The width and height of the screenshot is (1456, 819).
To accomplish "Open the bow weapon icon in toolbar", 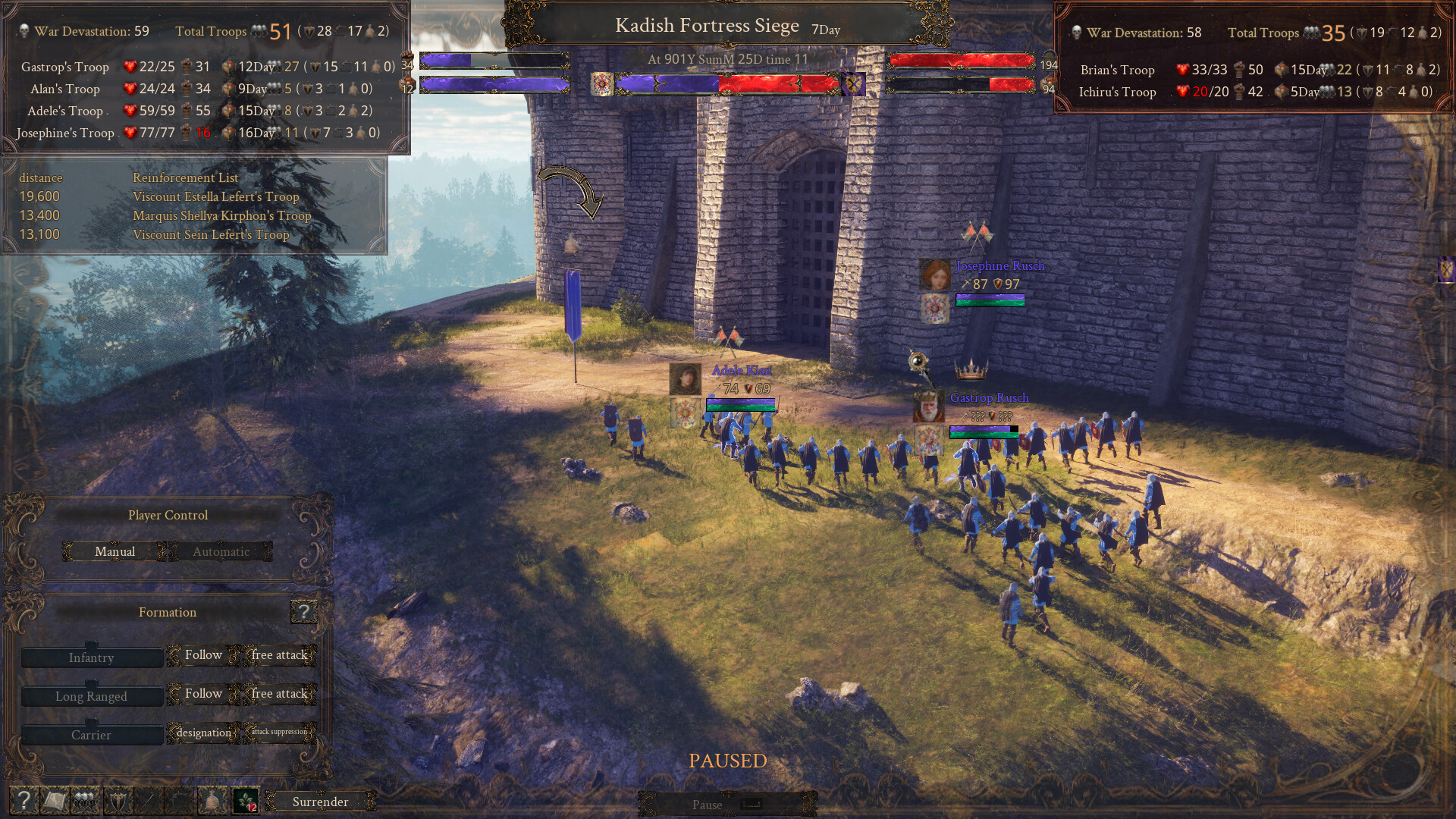I will click(179, 801).
